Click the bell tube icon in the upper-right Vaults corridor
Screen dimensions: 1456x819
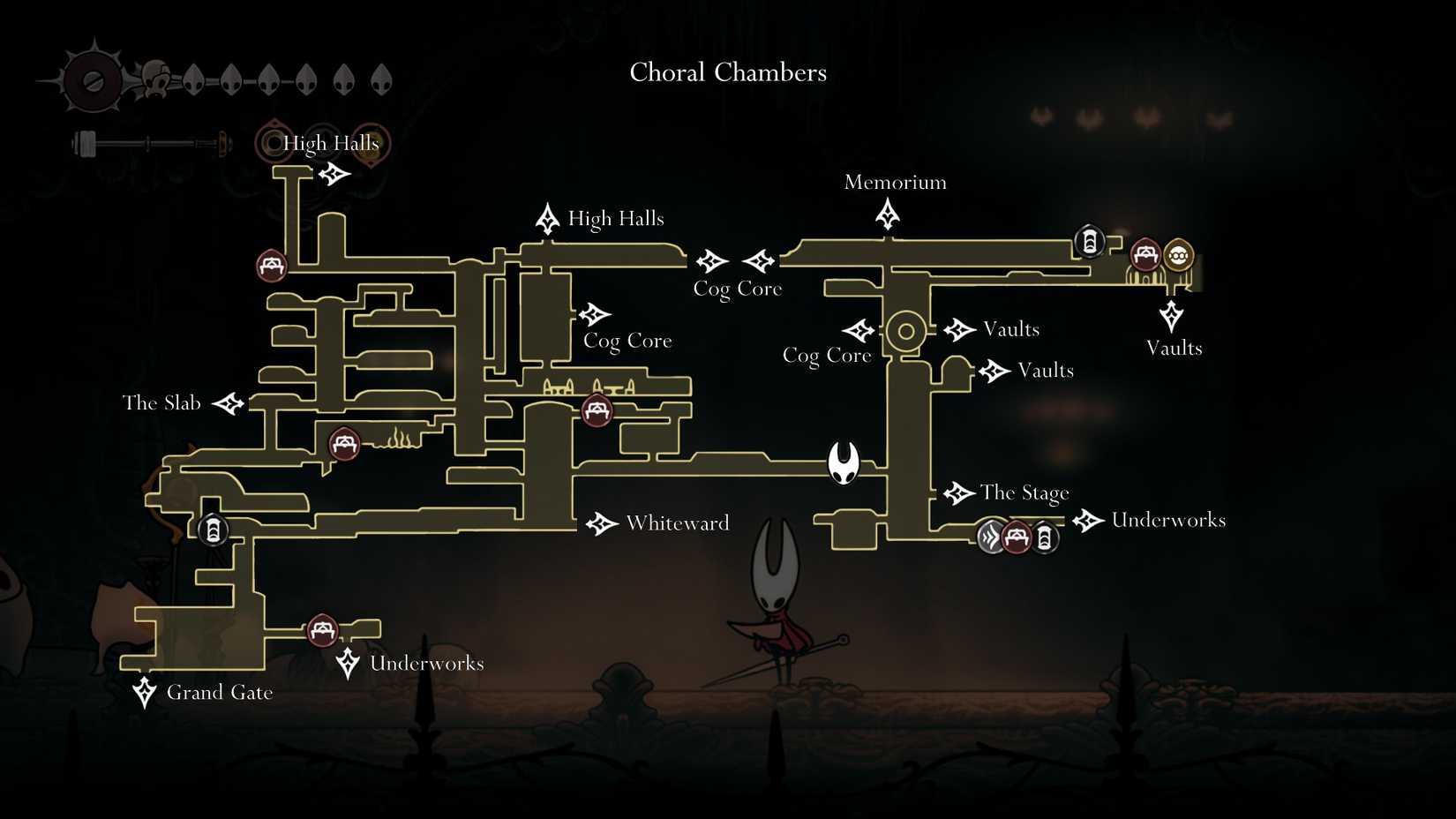(x=1090, y=240)
